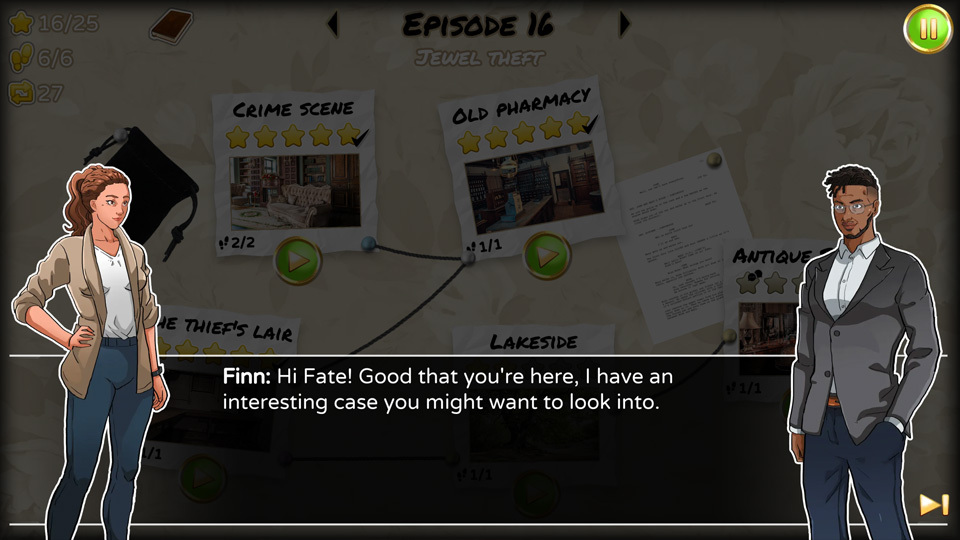Play the Crime Scene level
This screenshot has width=960, height=540.
coord(297,260)
